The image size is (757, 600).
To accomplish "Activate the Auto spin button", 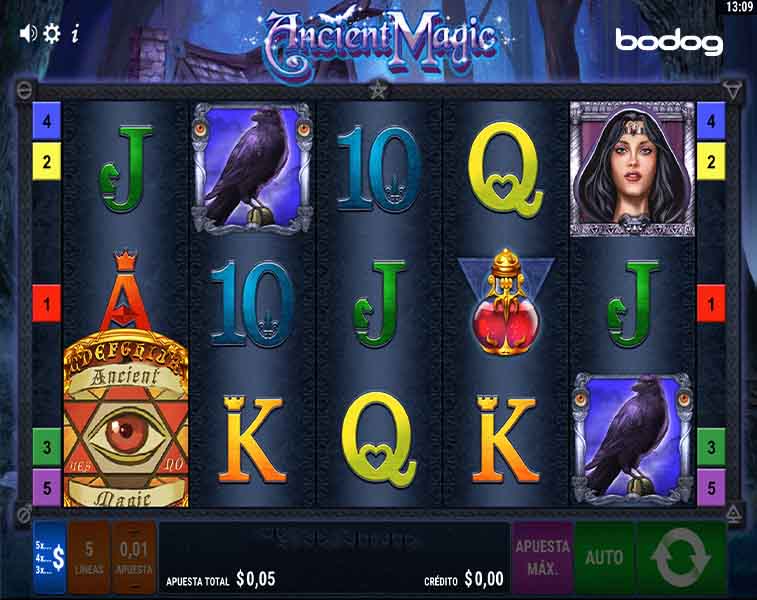I will click(x=604, y=558).
